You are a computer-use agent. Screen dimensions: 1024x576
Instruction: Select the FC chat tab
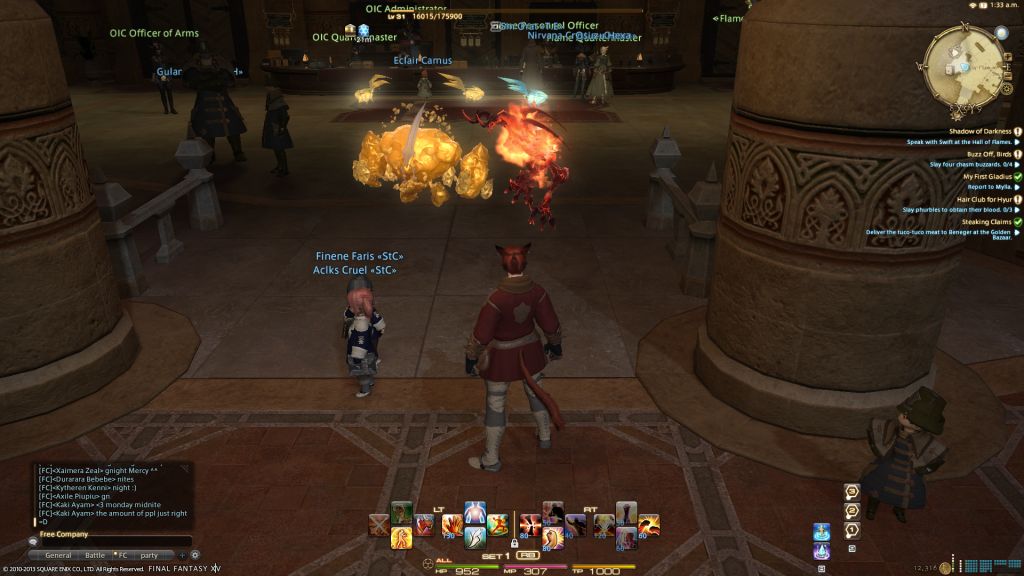point(124,555)
